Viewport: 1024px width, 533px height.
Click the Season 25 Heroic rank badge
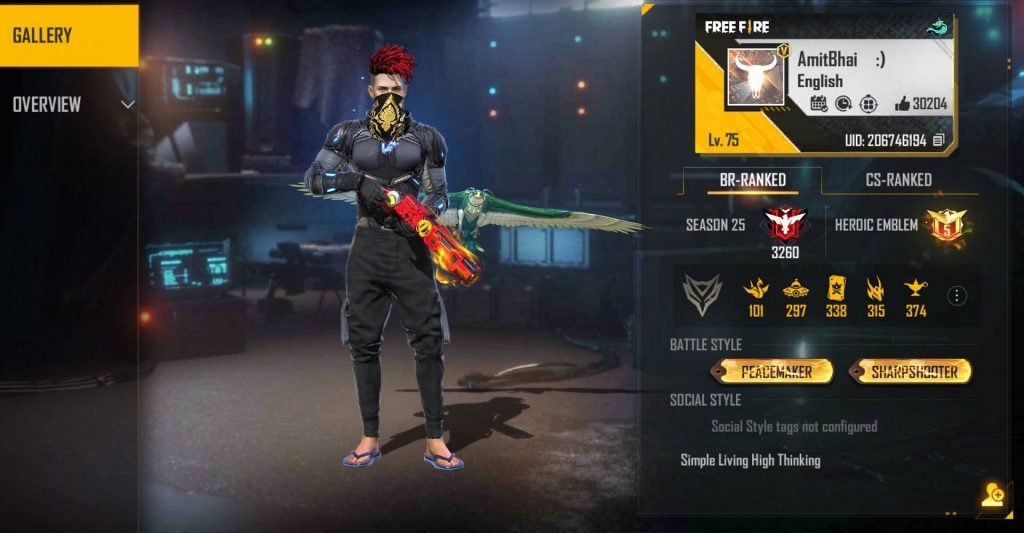tap(784, 224)
